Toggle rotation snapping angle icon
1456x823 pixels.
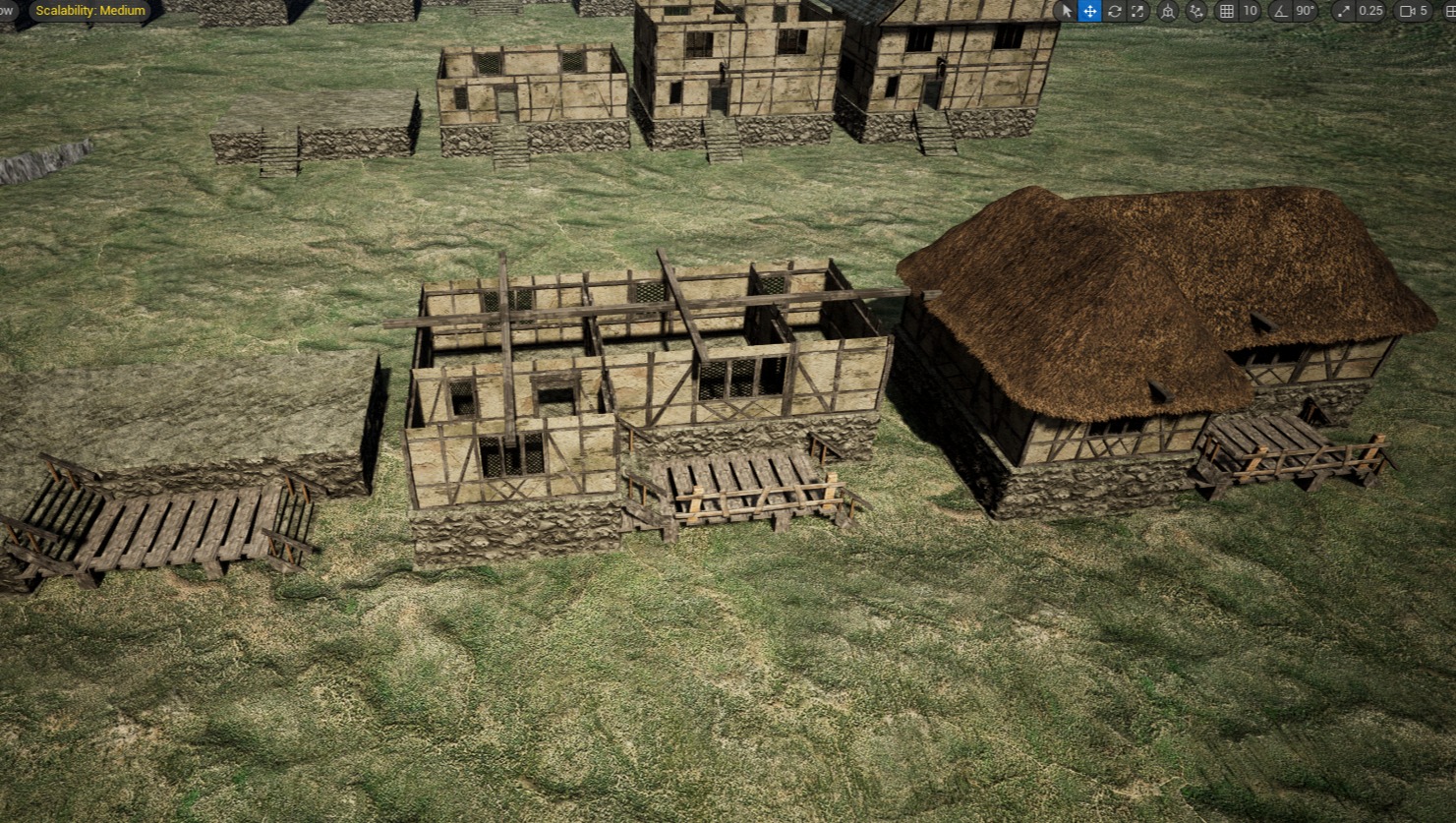[1280, 12]
